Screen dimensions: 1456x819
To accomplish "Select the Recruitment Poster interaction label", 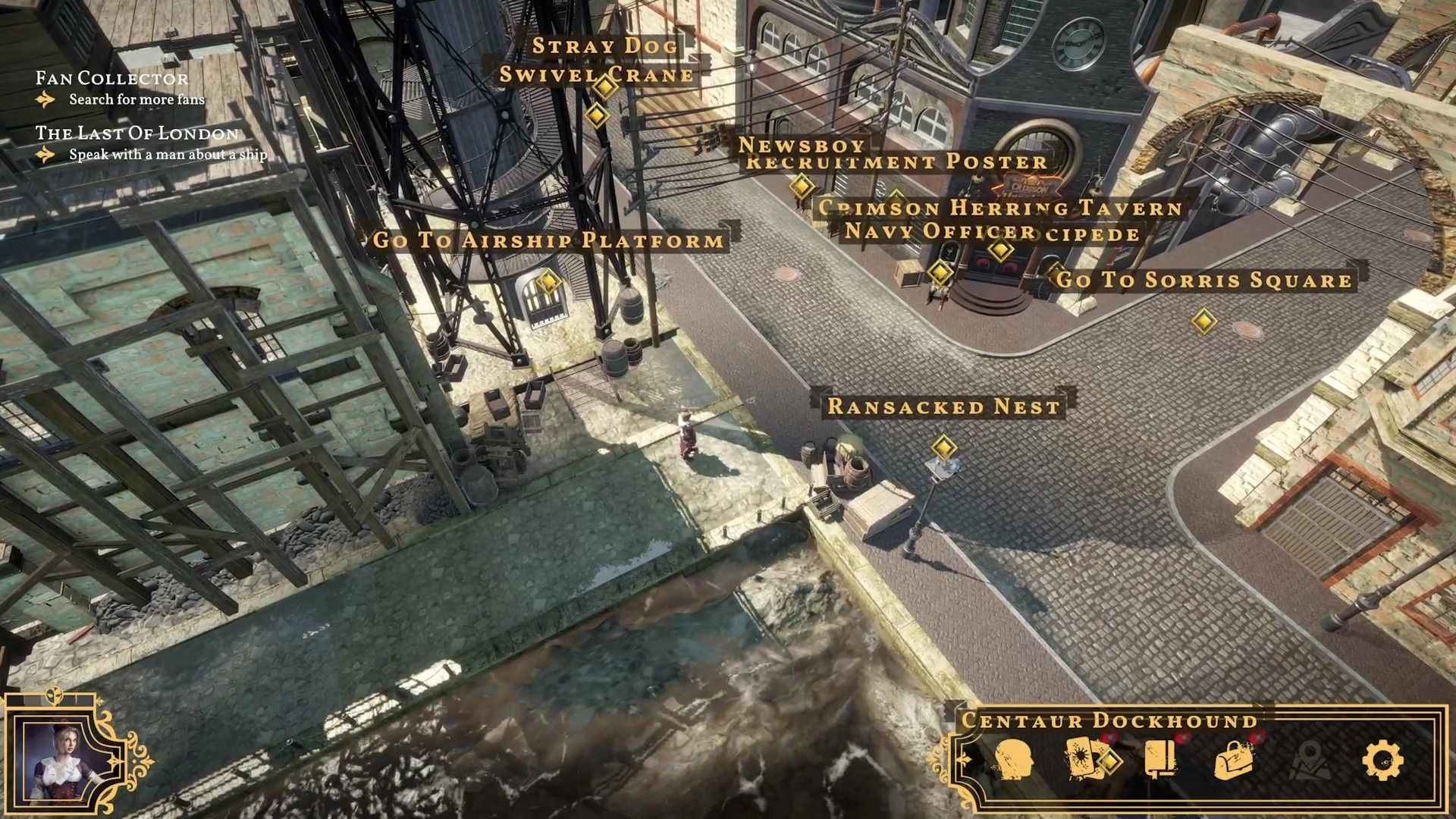I will click(896, 162).
